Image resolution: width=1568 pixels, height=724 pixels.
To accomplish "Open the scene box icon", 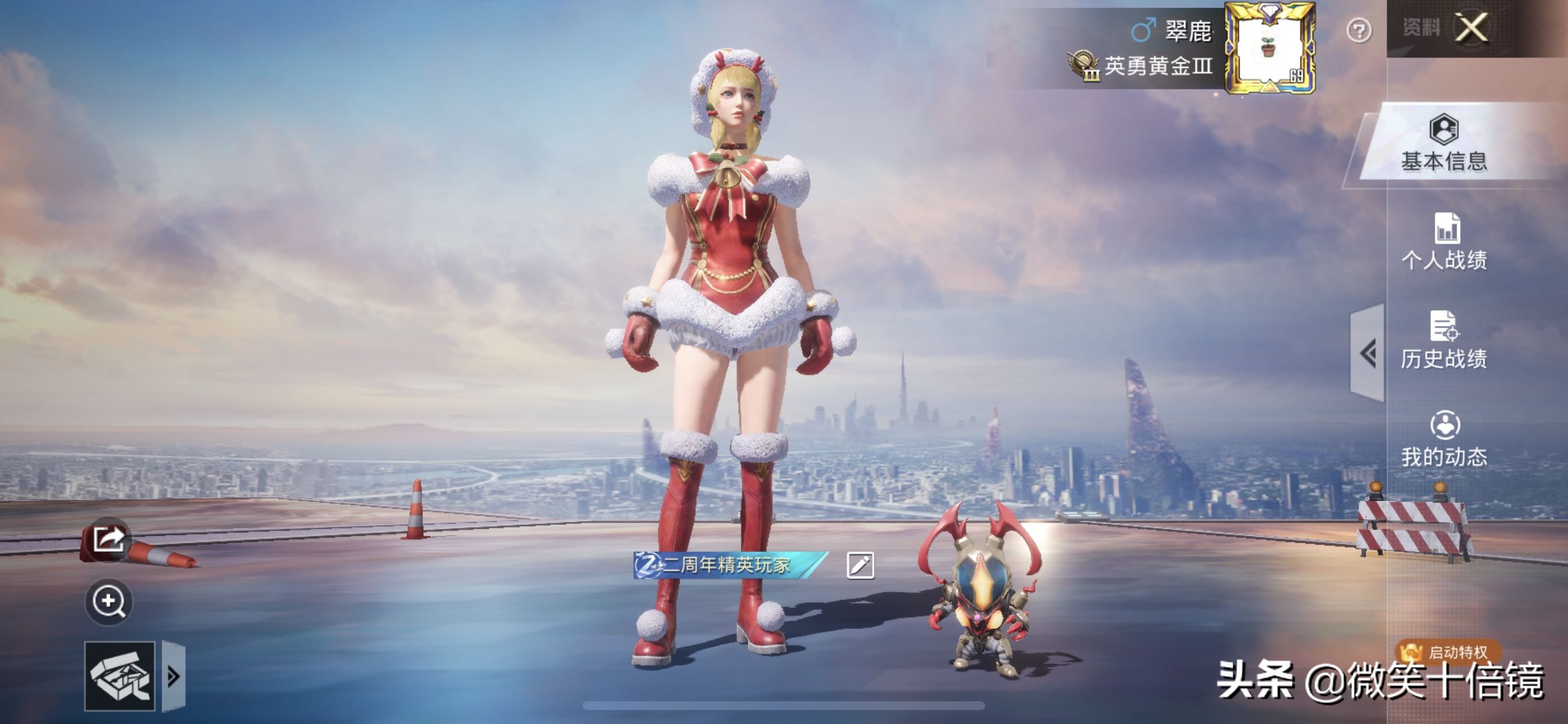I will pos(120,676).
